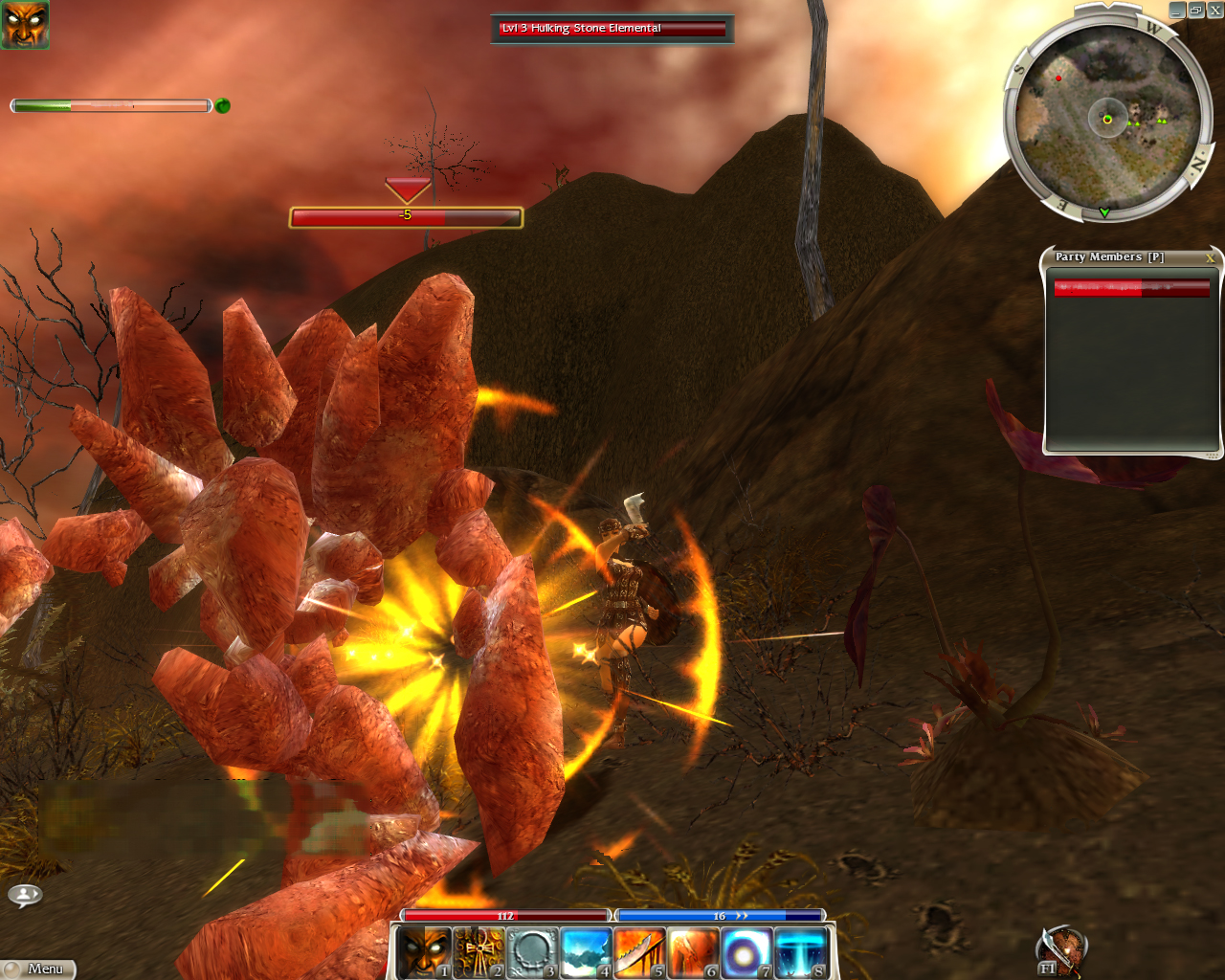Open the chat speech bubble icon
The width and height of the screenshot is (1225, 980).
point(25,895)
